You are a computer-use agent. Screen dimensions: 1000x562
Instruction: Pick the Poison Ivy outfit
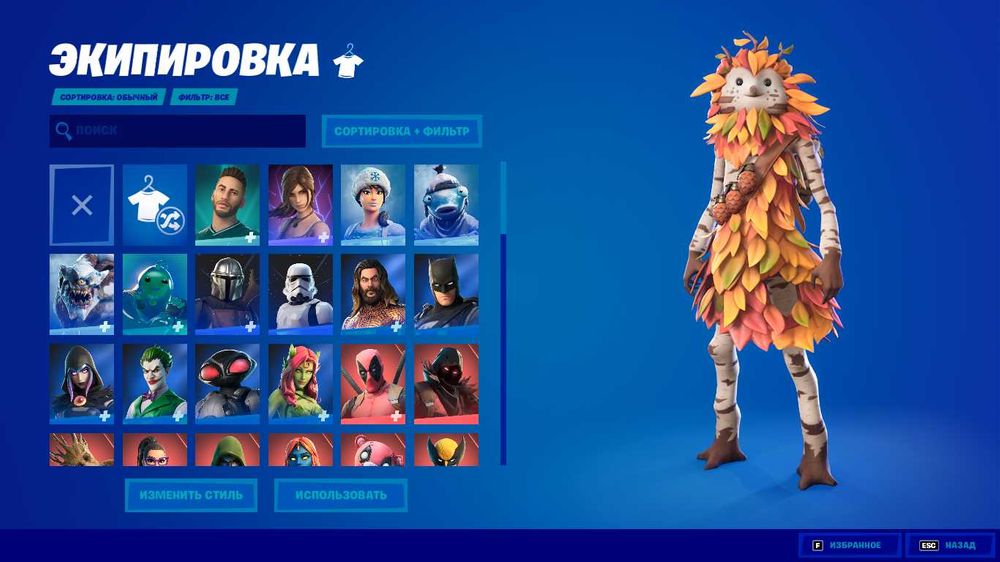(300, 382)
